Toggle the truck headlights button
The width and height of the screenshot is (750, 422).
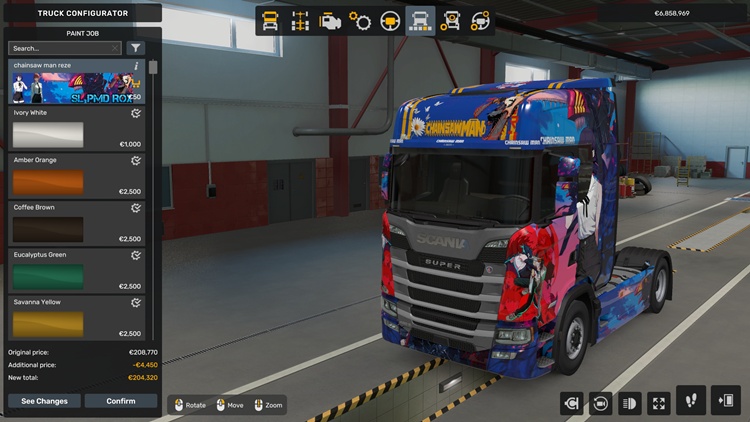tap(631, 403)
